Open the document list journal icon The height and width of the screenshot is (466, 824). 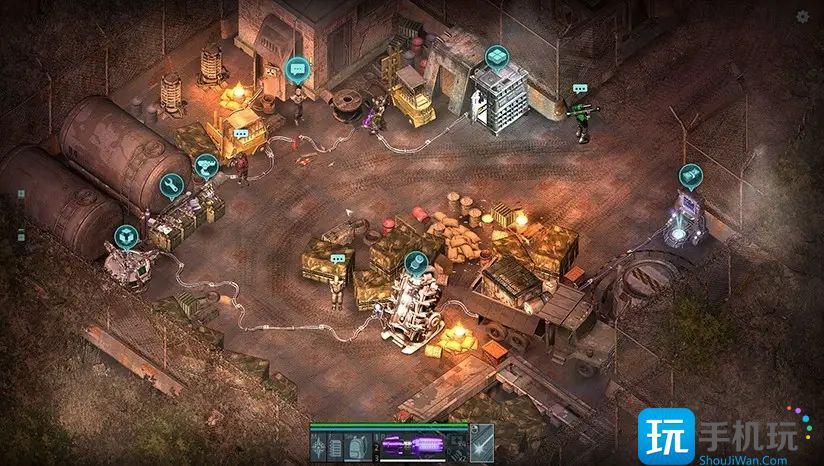(x=336, y=446)
